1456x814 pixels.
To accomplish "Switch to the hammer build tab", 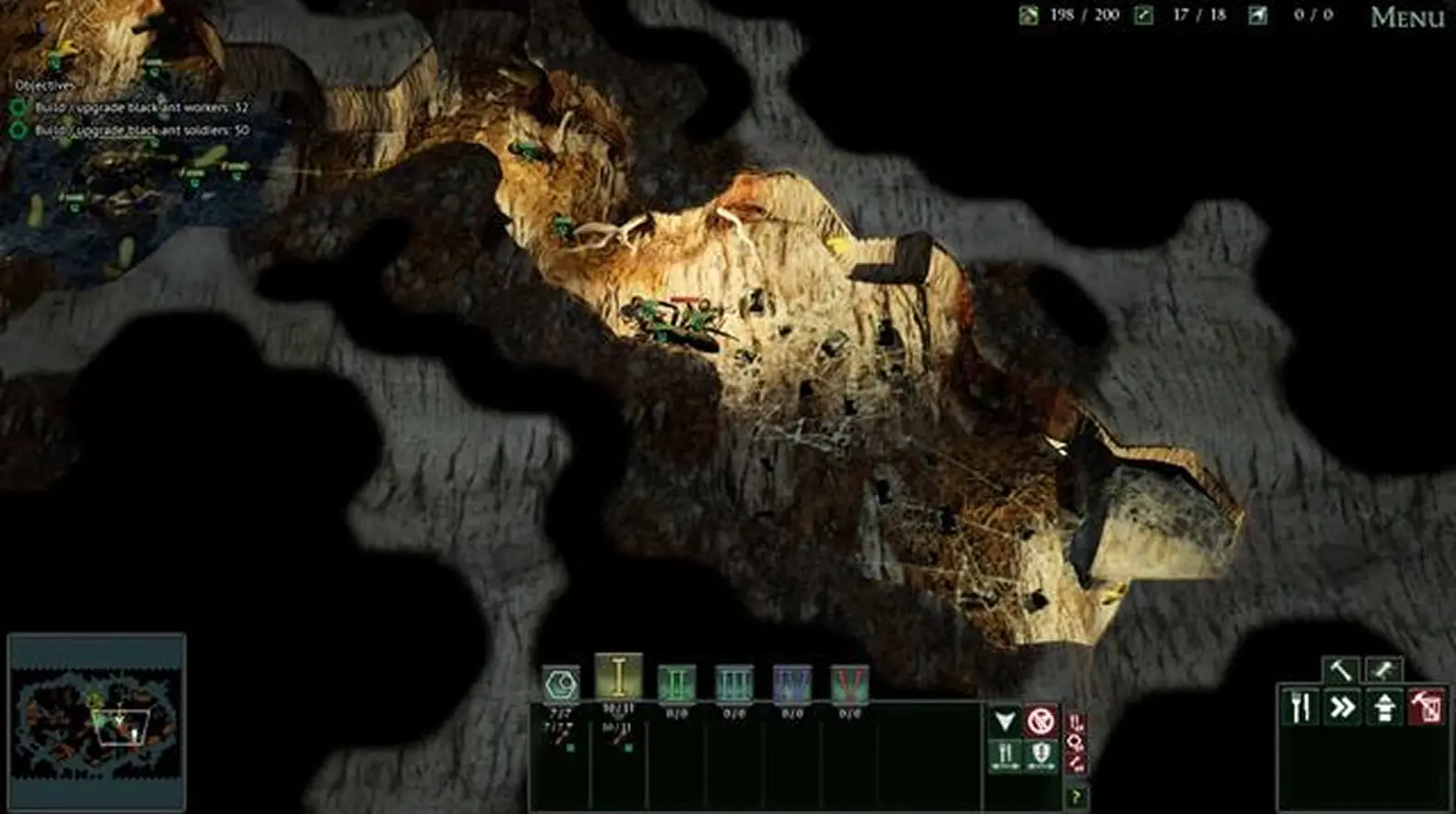I will point(1340,671).
